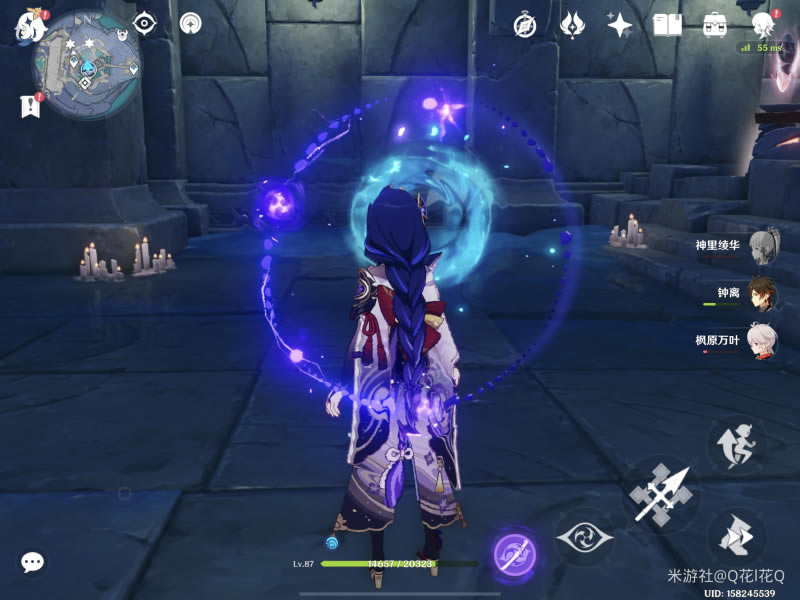Viewport: 800px width, 600px height.
Task: Switch to party member 神里绫华
Action: click(x=762, y=245)
